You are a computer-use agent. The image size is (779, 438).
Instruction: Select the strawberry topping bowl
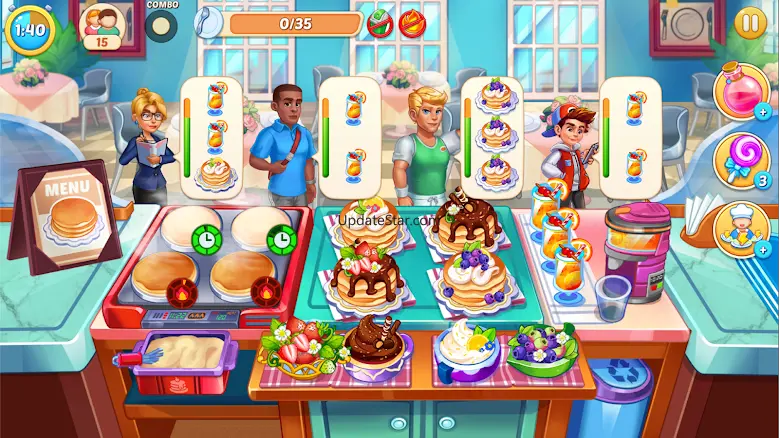(x=298, y=347)
